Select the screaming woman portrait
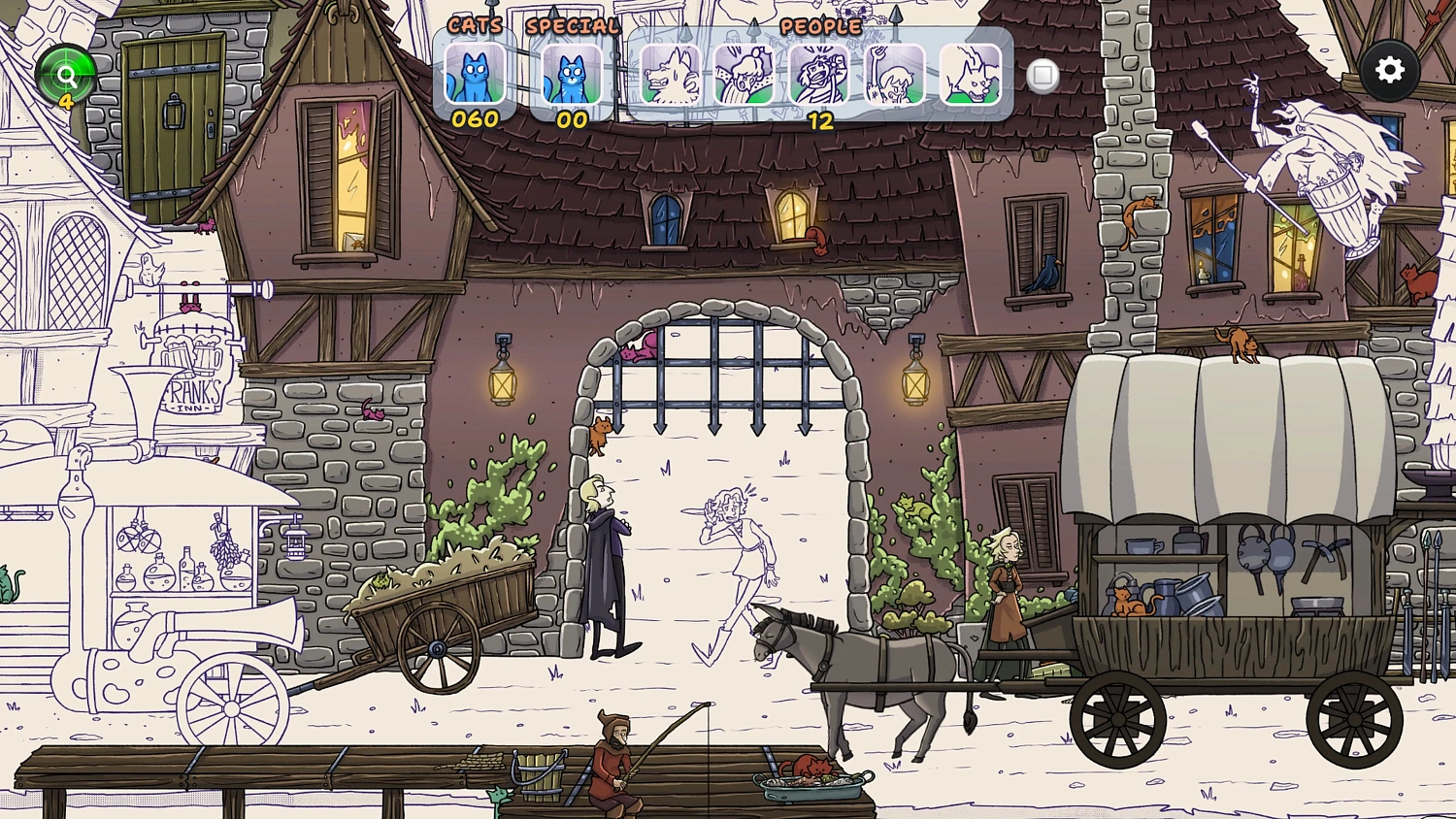Image resolution: width=1456 pixels, height=819 pixels. (743, 74)
